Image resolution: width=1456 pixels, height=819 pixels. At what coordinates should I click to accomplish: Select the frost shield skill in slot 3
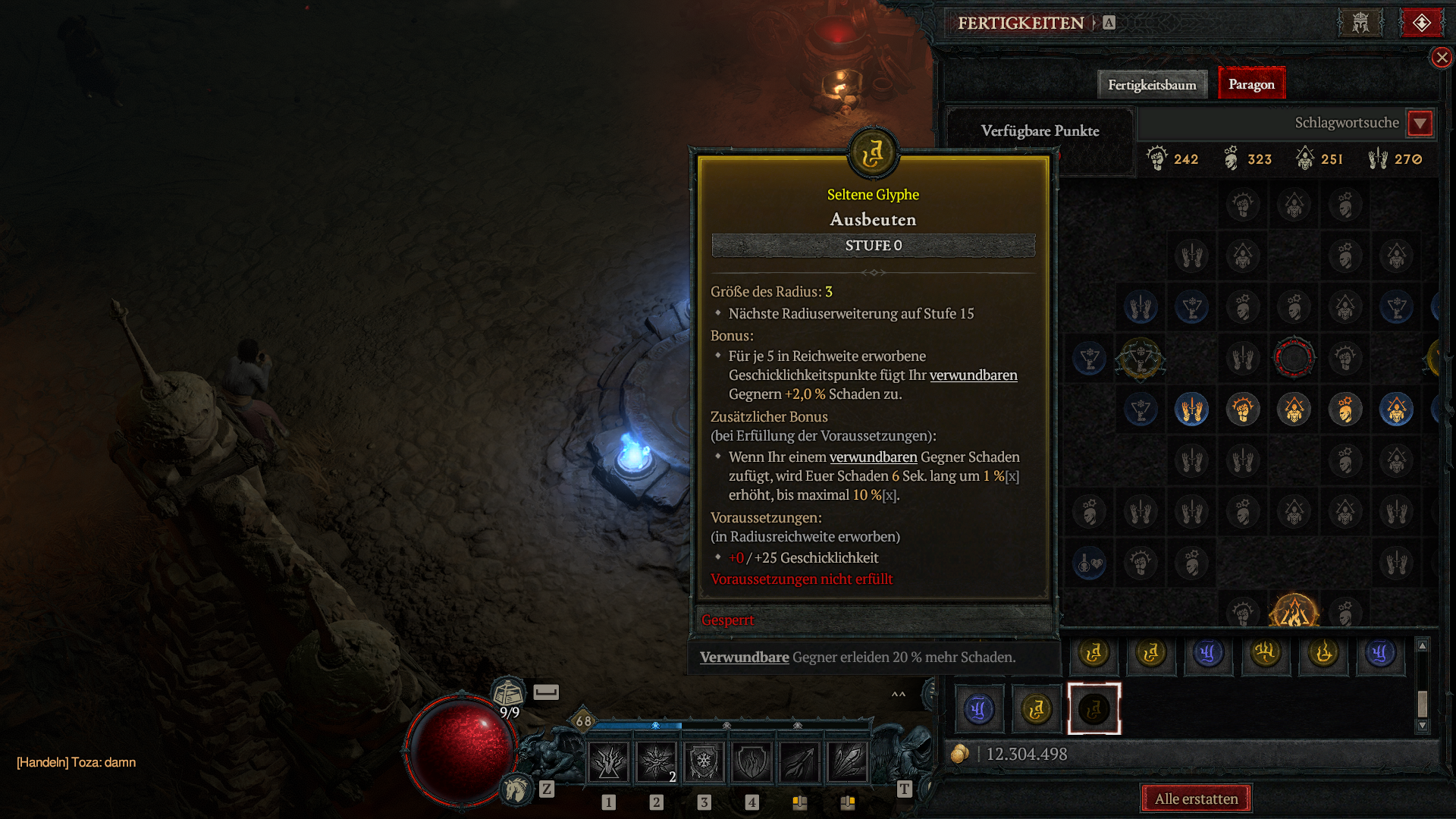click(x=704, y=761)
